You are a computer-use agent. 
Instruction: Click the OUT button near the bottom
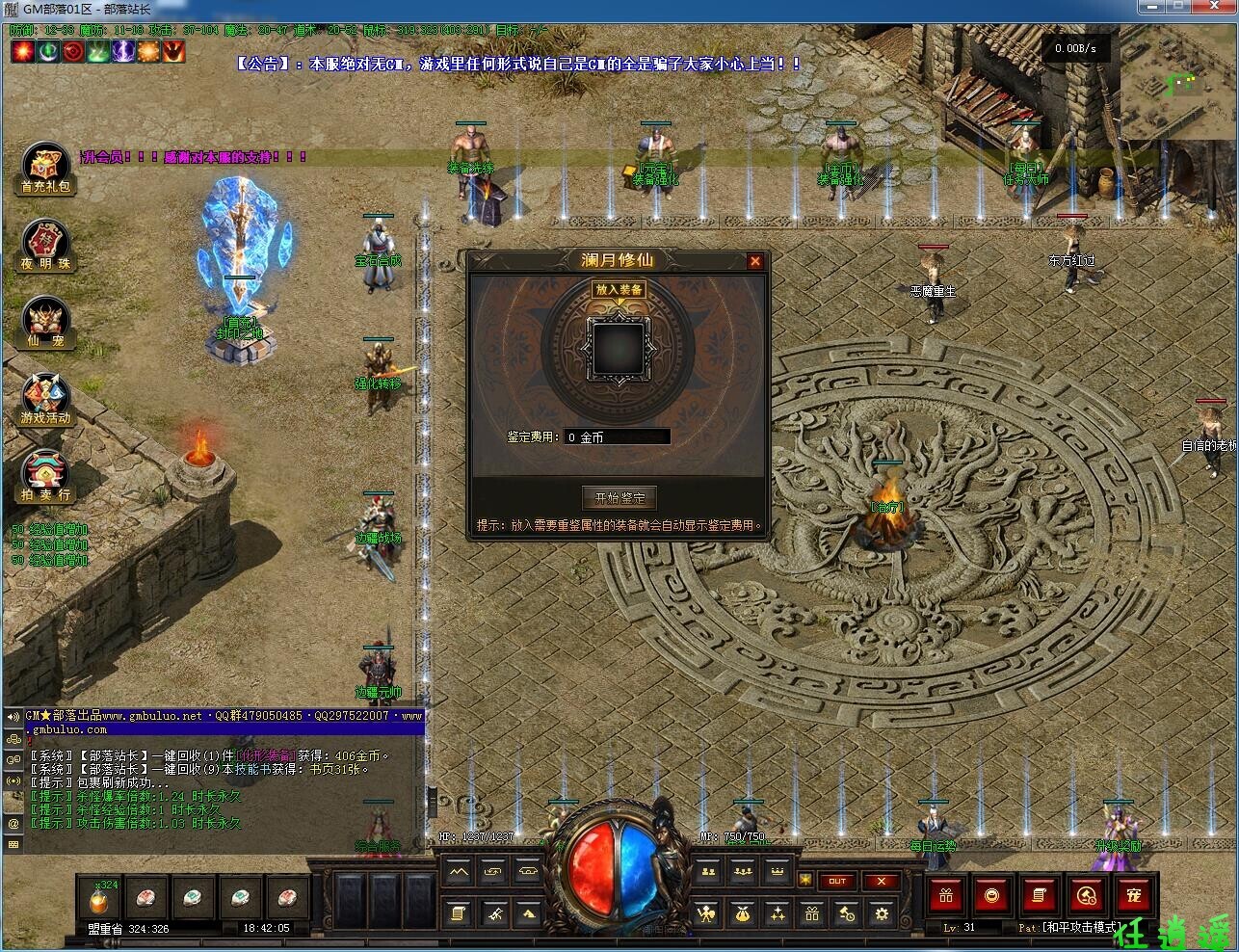click(838, 880)
